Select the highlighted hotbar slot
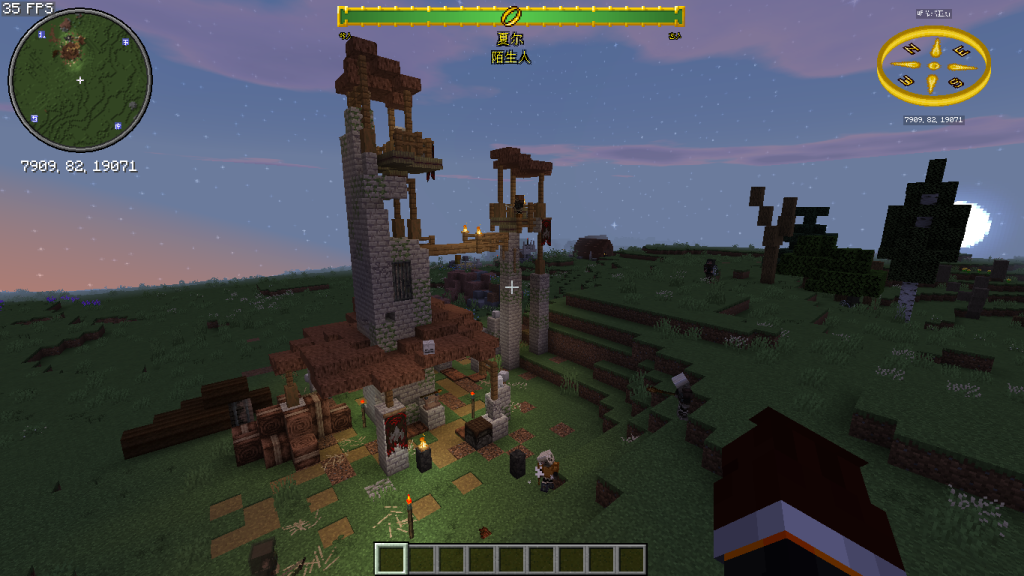 392,558
